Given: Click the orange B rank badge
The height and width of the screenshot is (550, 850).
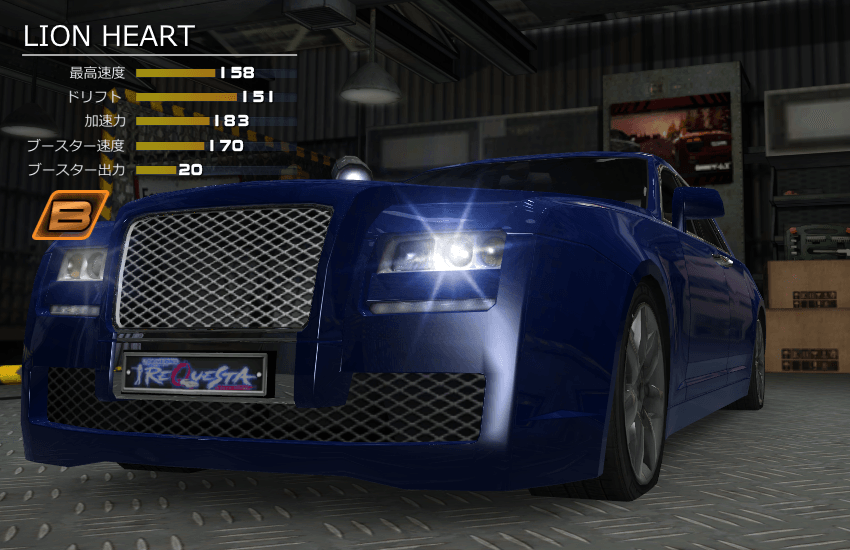Looking at the screenshot, I should coord(70,215).
